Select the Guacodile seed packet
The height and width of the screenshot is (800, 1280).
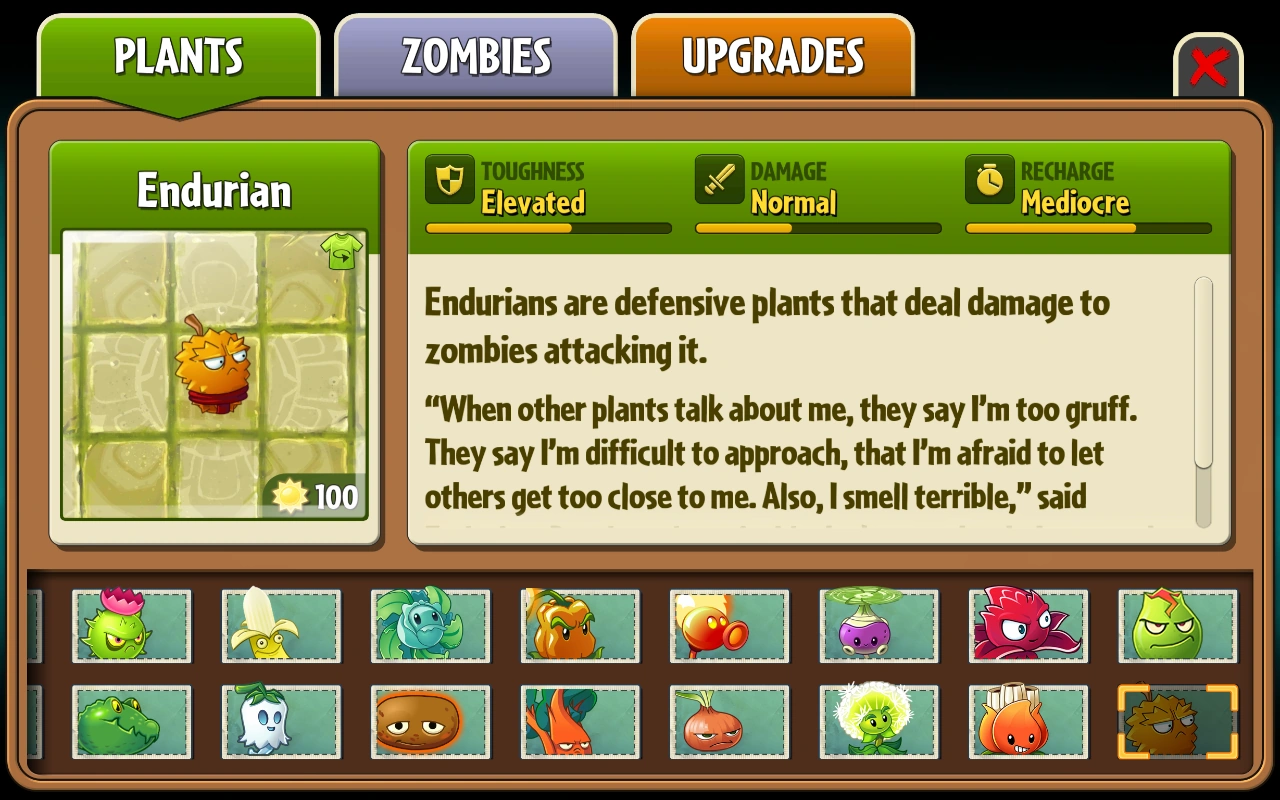[132, 722]
